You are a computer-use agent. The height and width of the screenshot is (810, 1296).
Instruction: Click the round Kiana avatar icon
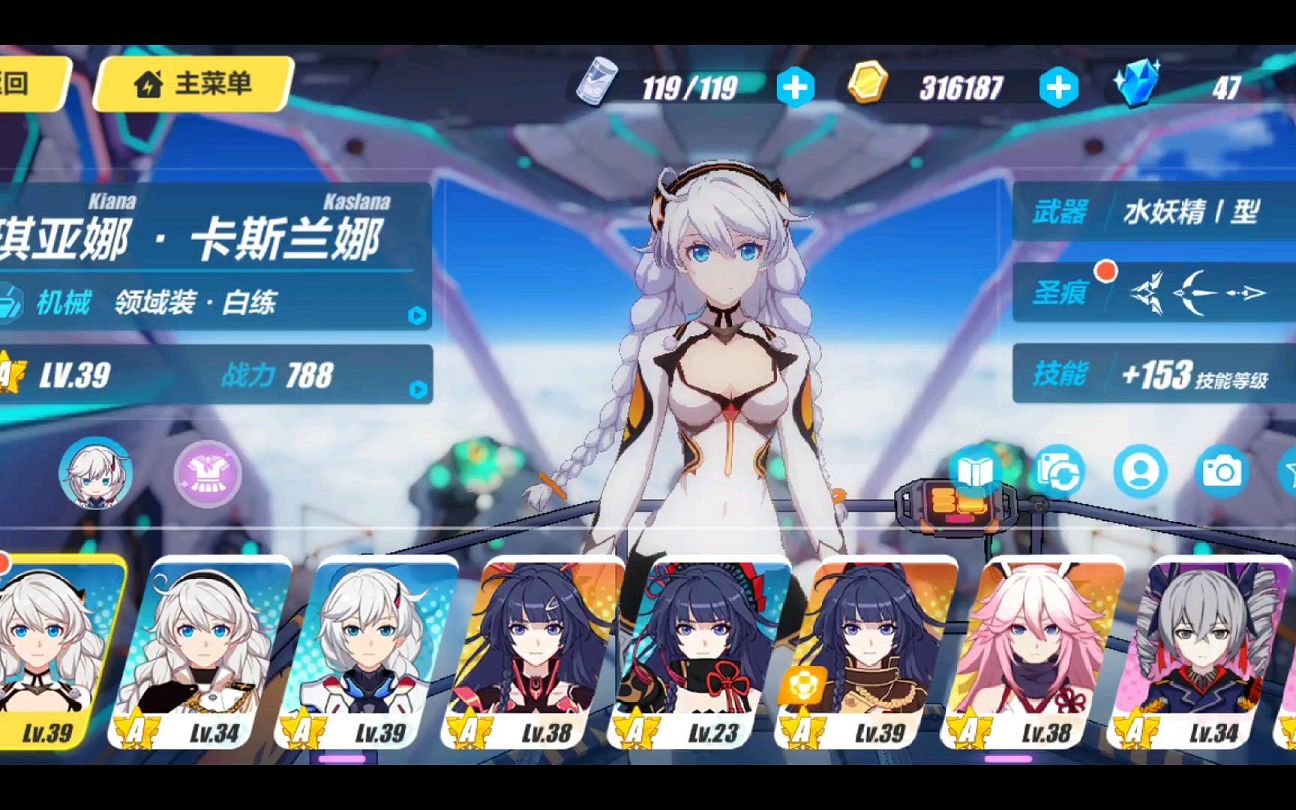tap(96, 472)
